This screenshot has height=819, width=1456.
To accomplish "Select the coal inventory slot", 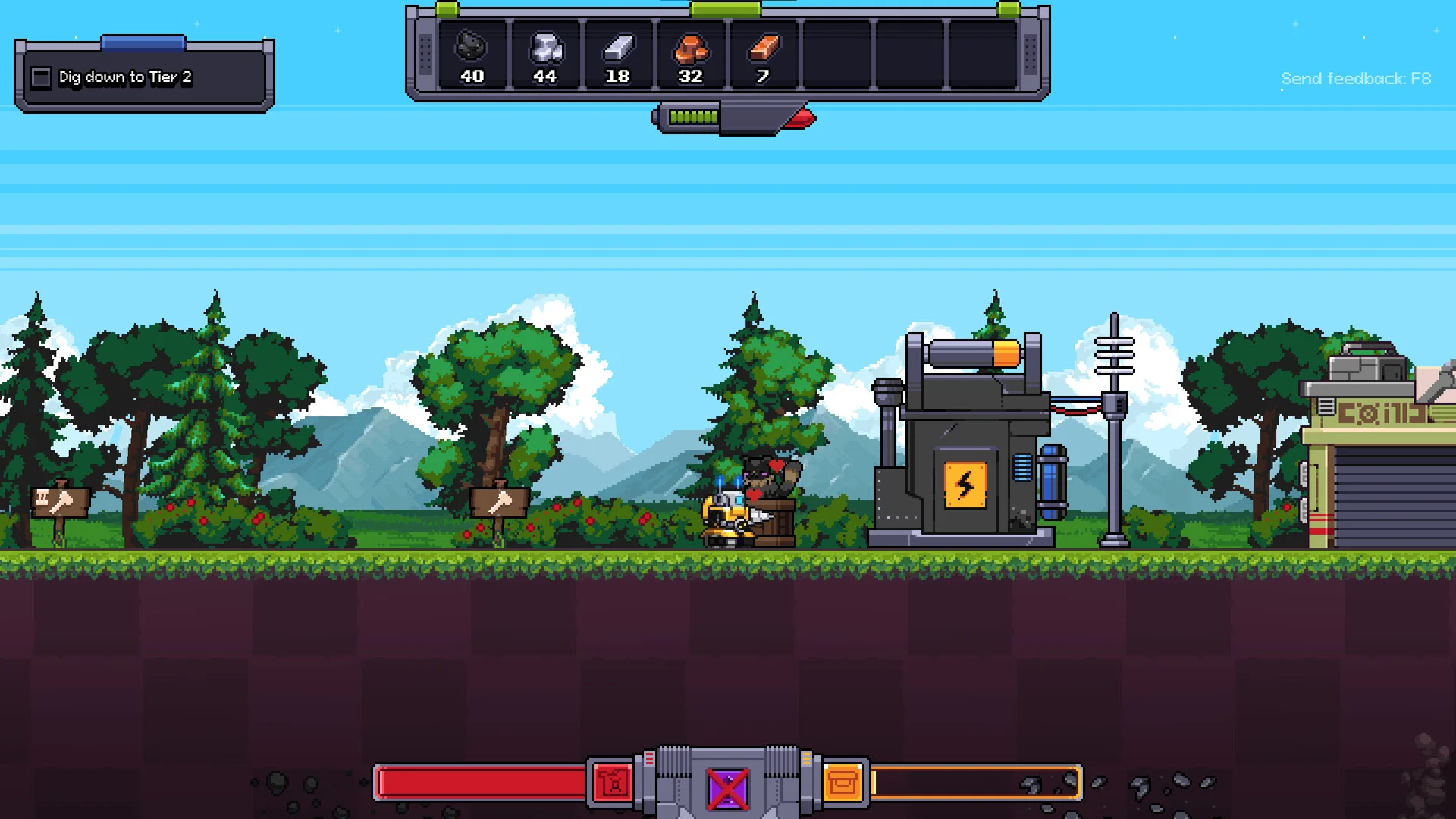I will click(472, 55).
